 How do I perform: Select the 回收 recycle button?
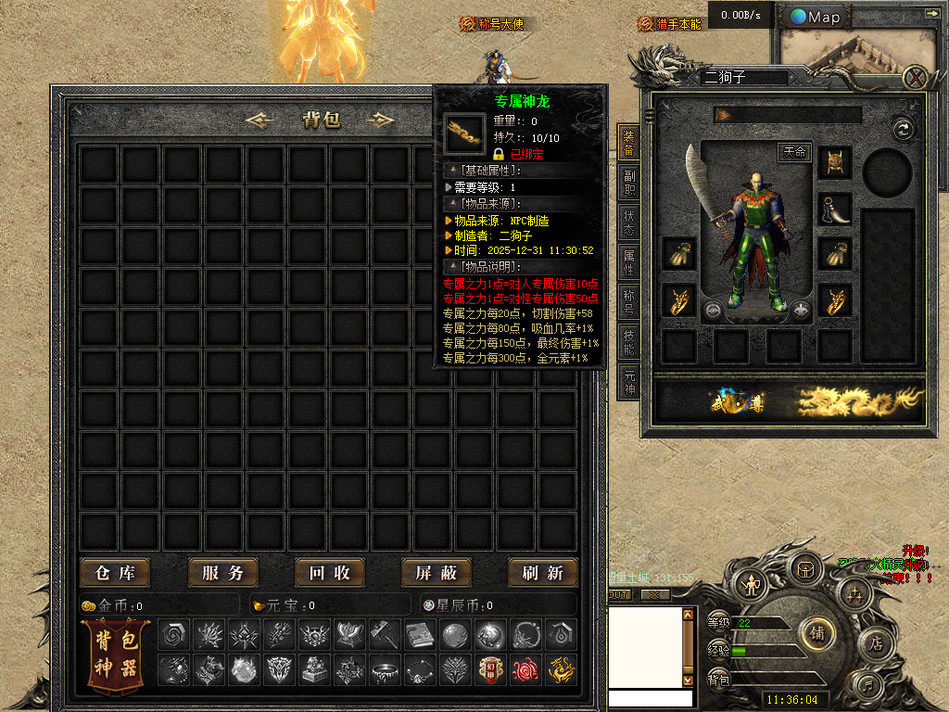click(329, 573)
